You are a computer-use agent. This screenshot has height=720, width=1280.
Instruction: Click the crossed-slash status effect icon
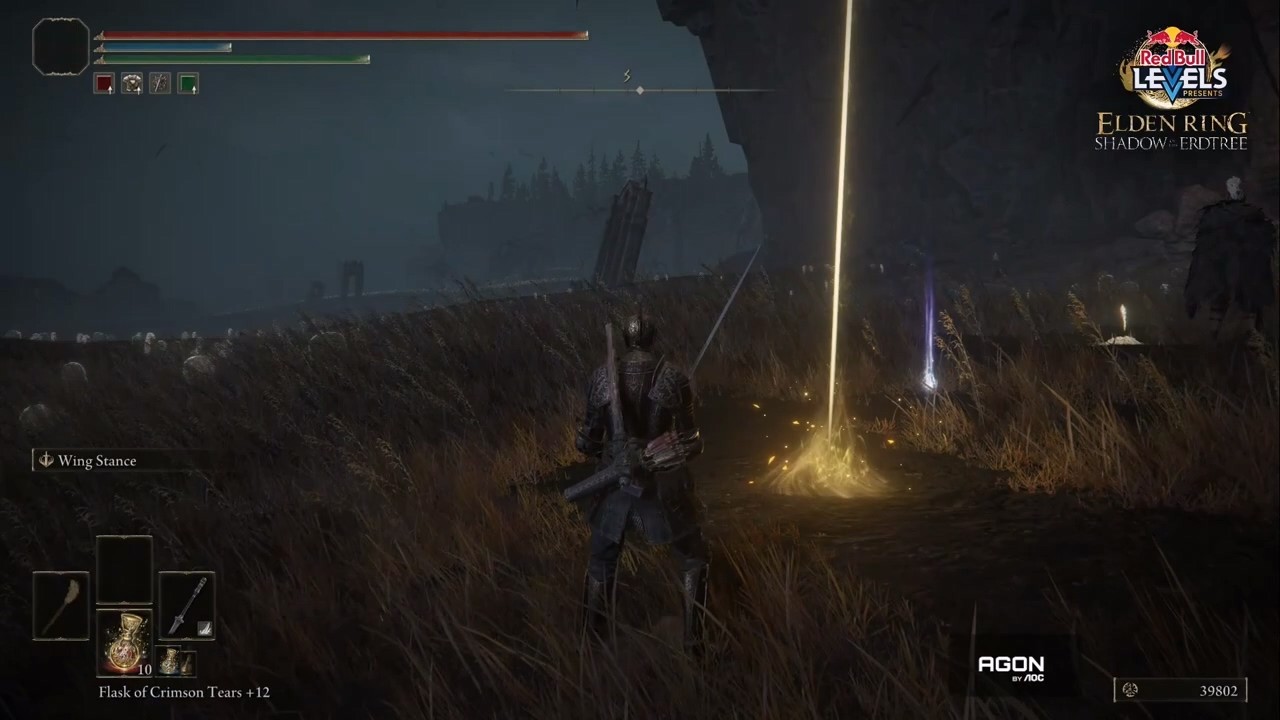click(160, 84)
